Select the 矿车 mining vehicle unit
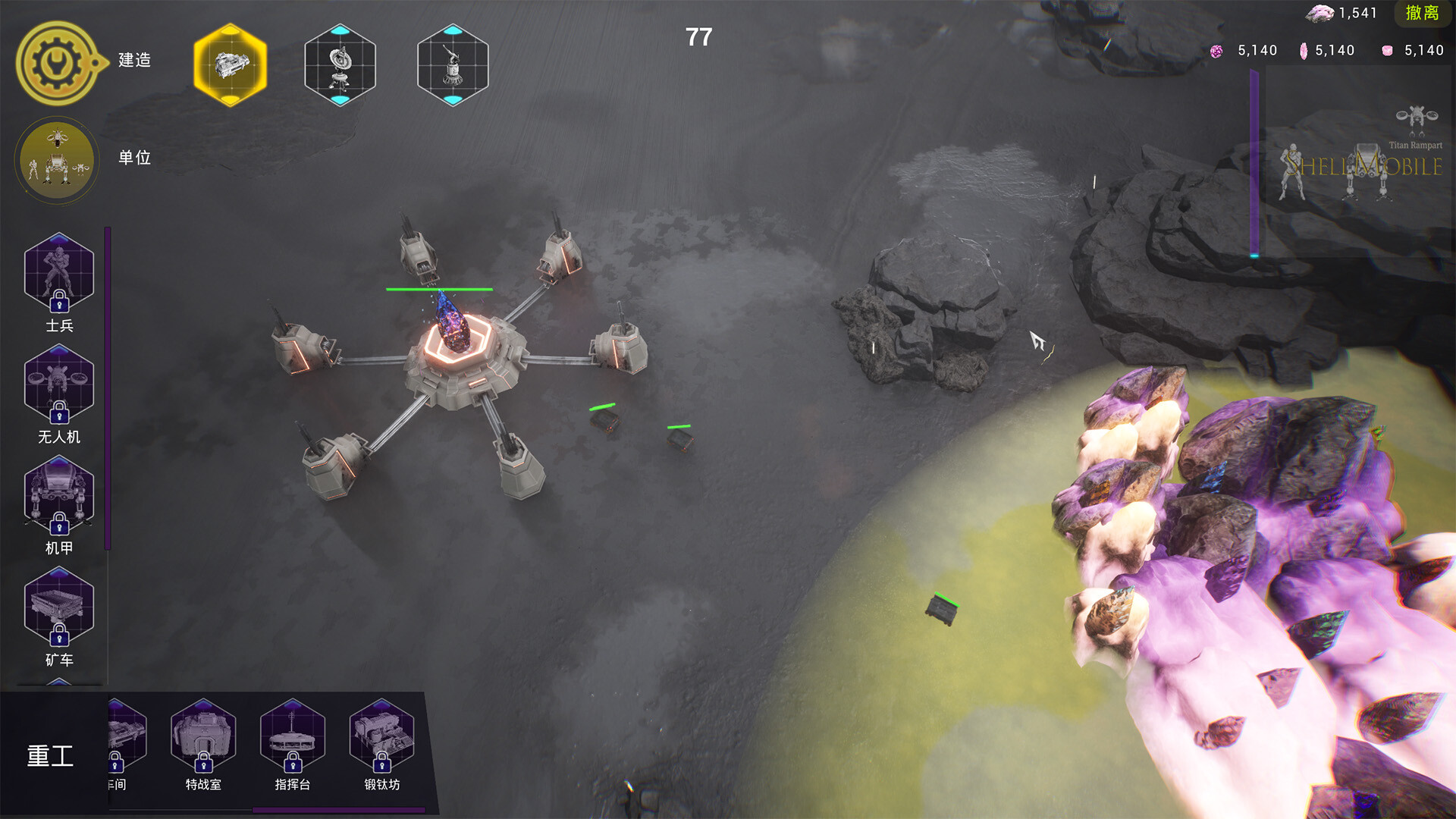The image size is (1456, 819). [59, 607]
